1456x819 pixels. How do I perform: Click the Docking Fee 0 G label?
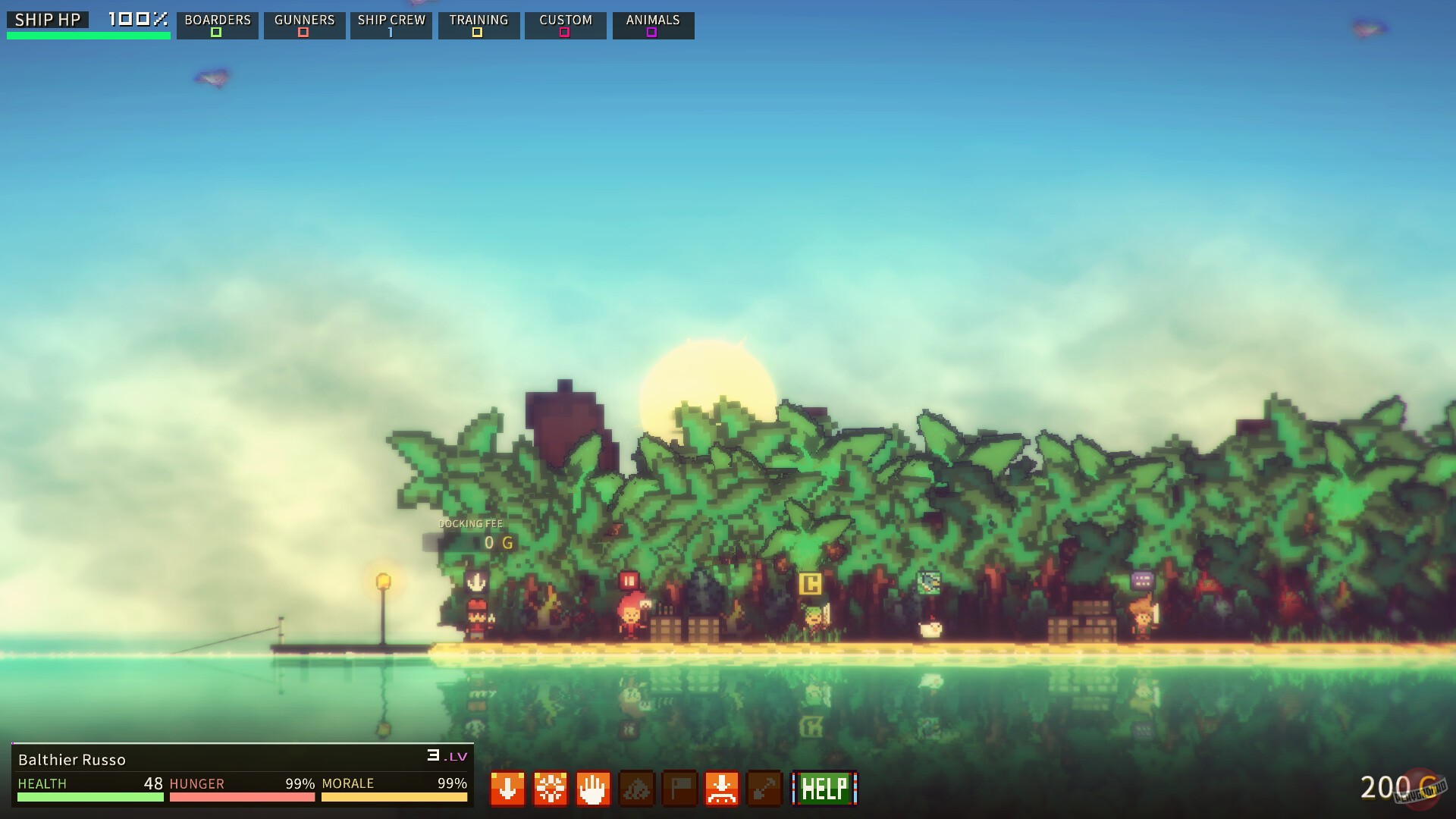pyautogui.click(x=472, y=532)
